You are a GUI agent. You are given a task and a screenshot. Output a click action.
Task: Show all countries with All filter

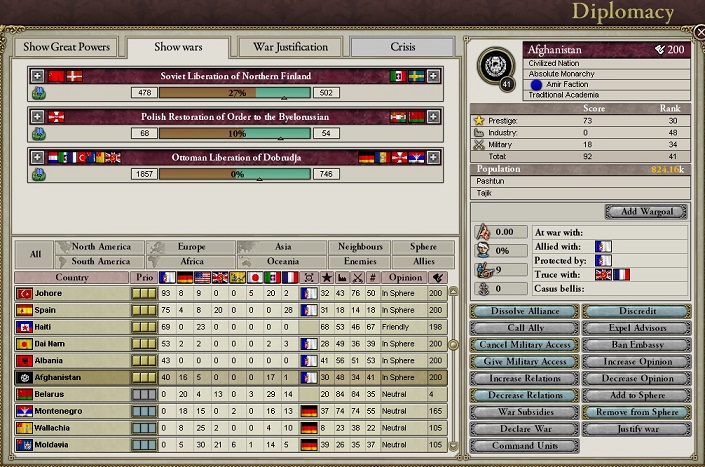click(35, 254)
